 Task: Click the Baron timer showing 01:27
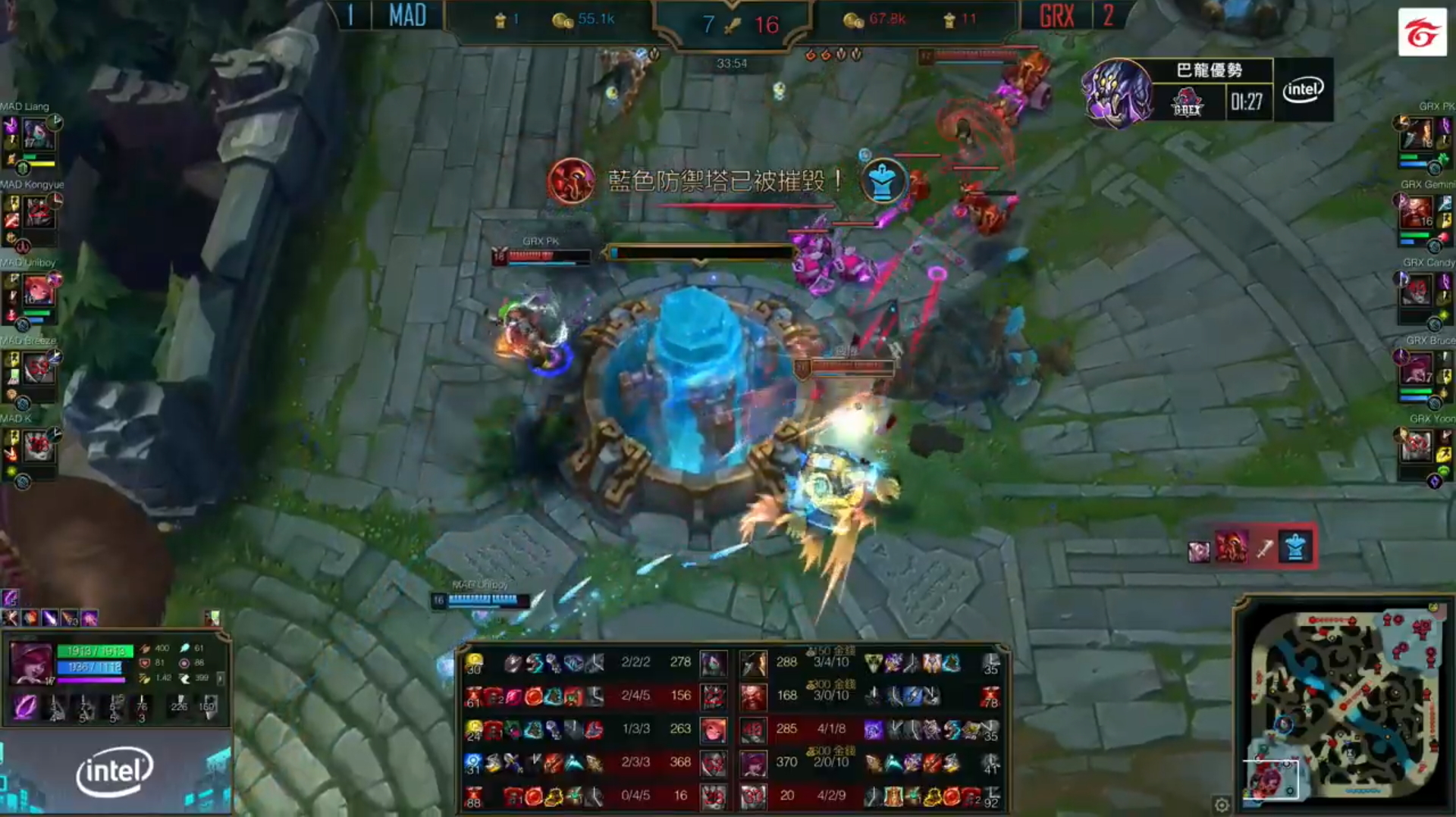(x=1248, y=103)
